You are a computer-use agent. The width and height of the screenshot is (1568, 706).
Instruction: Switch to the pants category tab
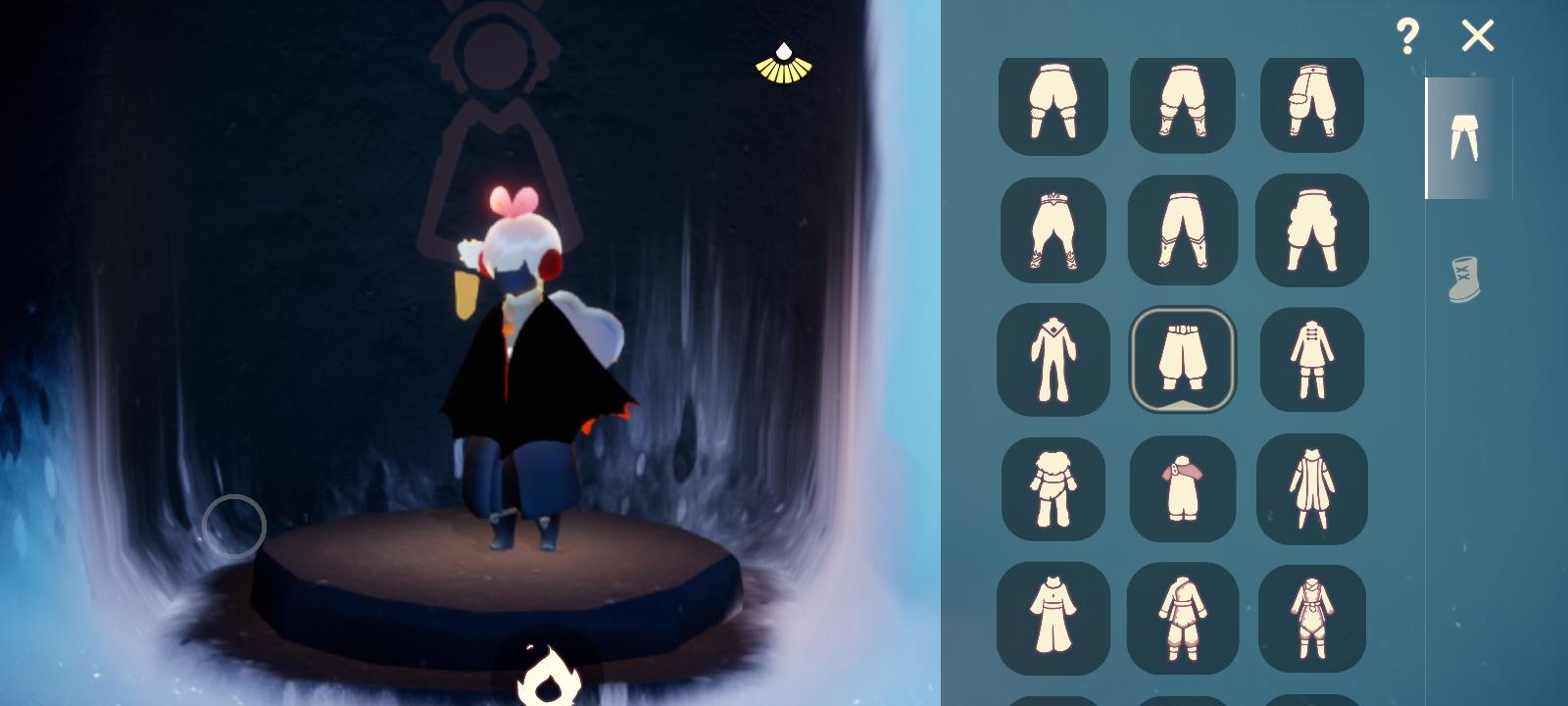pos(1460,135)
